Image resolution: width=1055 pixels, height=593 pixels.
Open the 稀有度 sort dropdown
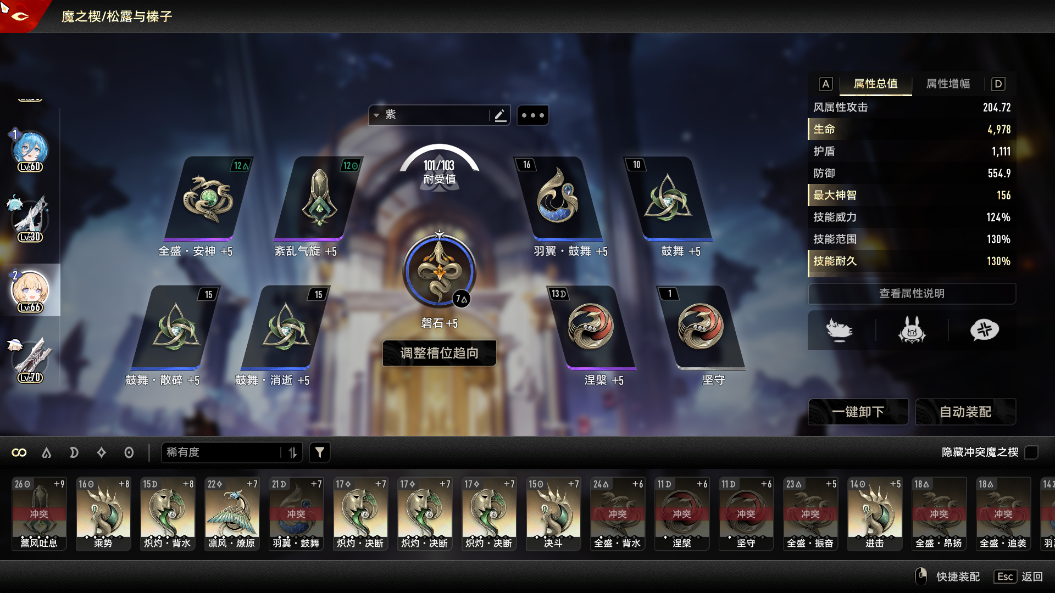click(x=230, y=453)
